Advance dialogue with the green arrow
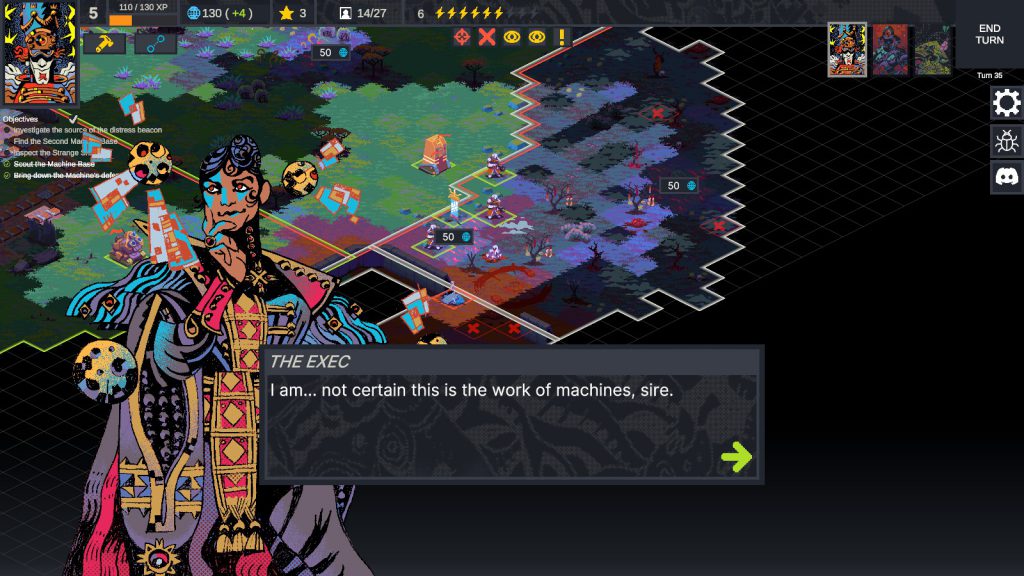Screen dimensions: 1024x576 coord(736,457)
